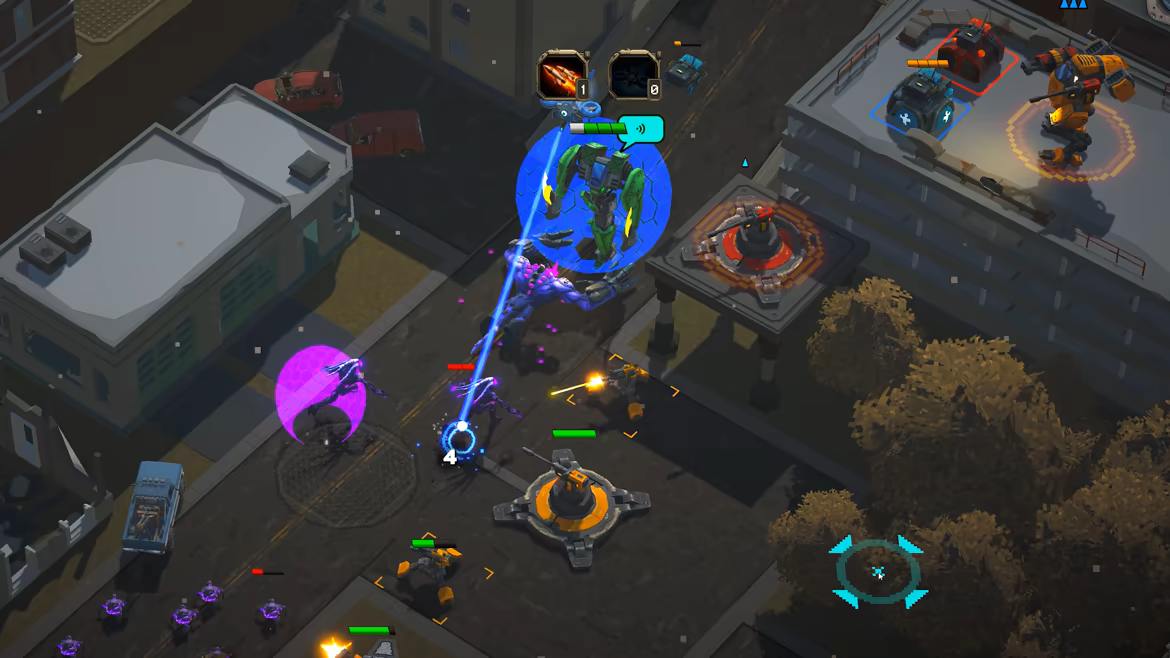Activate the missile barrage ability icon
The width and height of the screenshot is (1170, 658).
pyautogui.click(x=562, y=75)
